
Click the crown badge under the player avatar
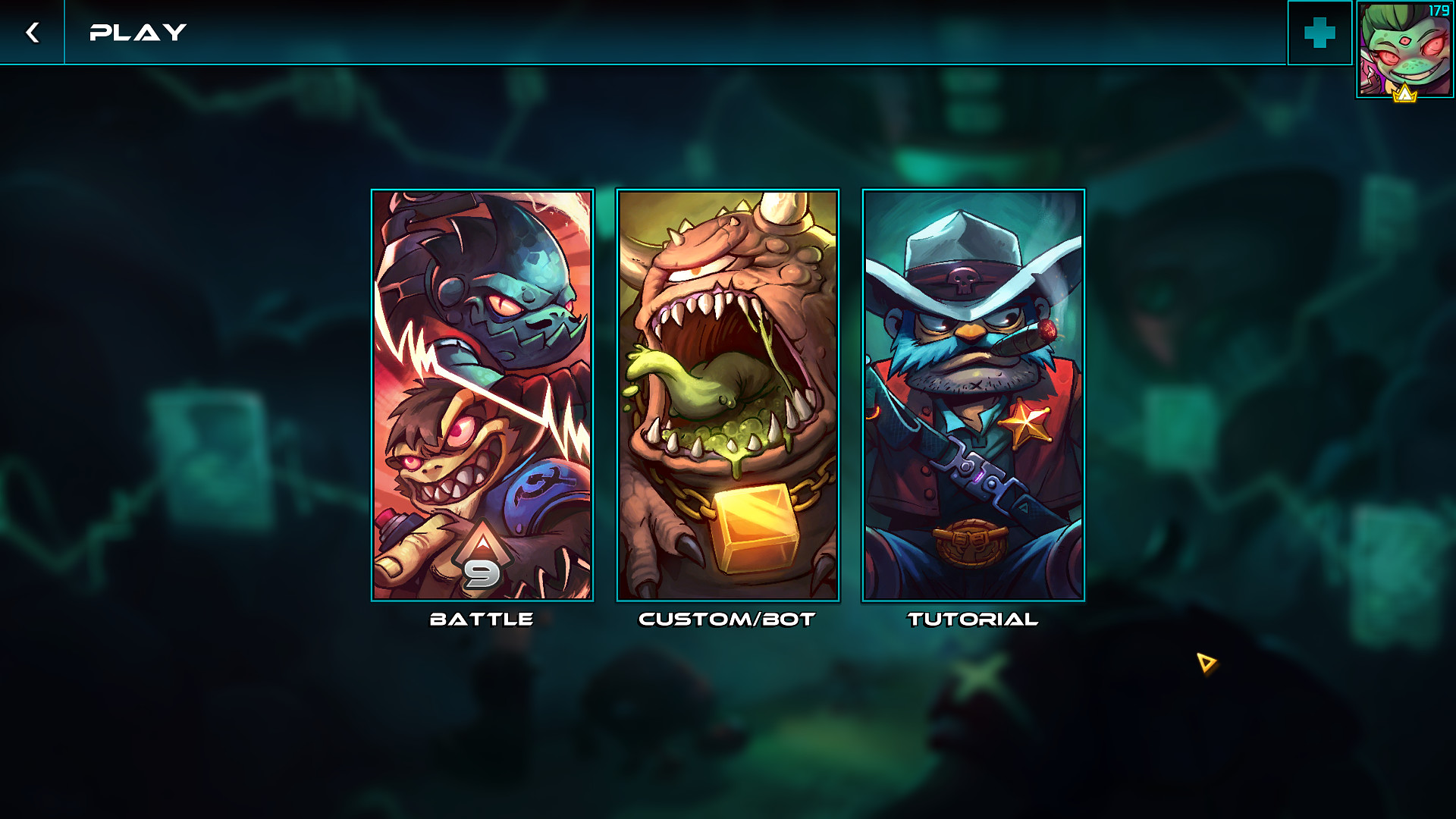(x=1404, y=95)
